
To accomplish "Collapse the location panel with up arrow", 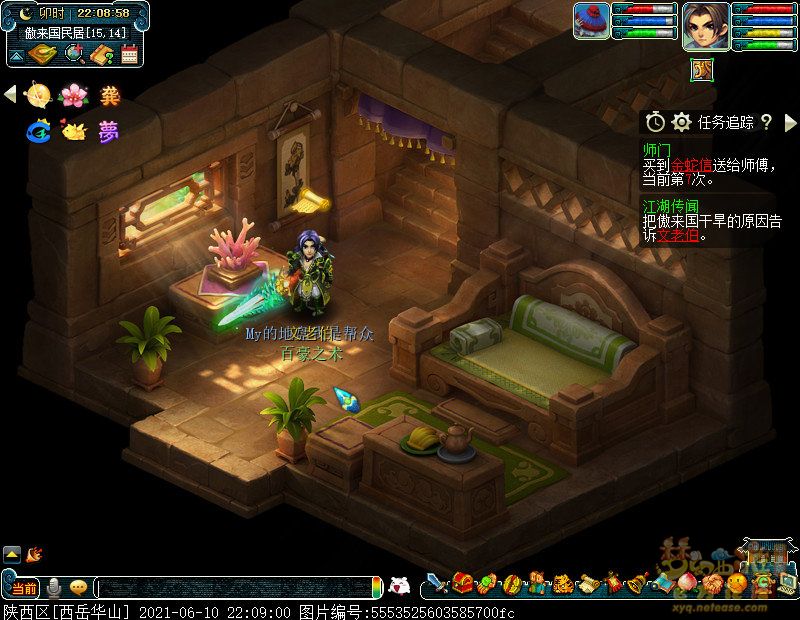I will 17,54.
